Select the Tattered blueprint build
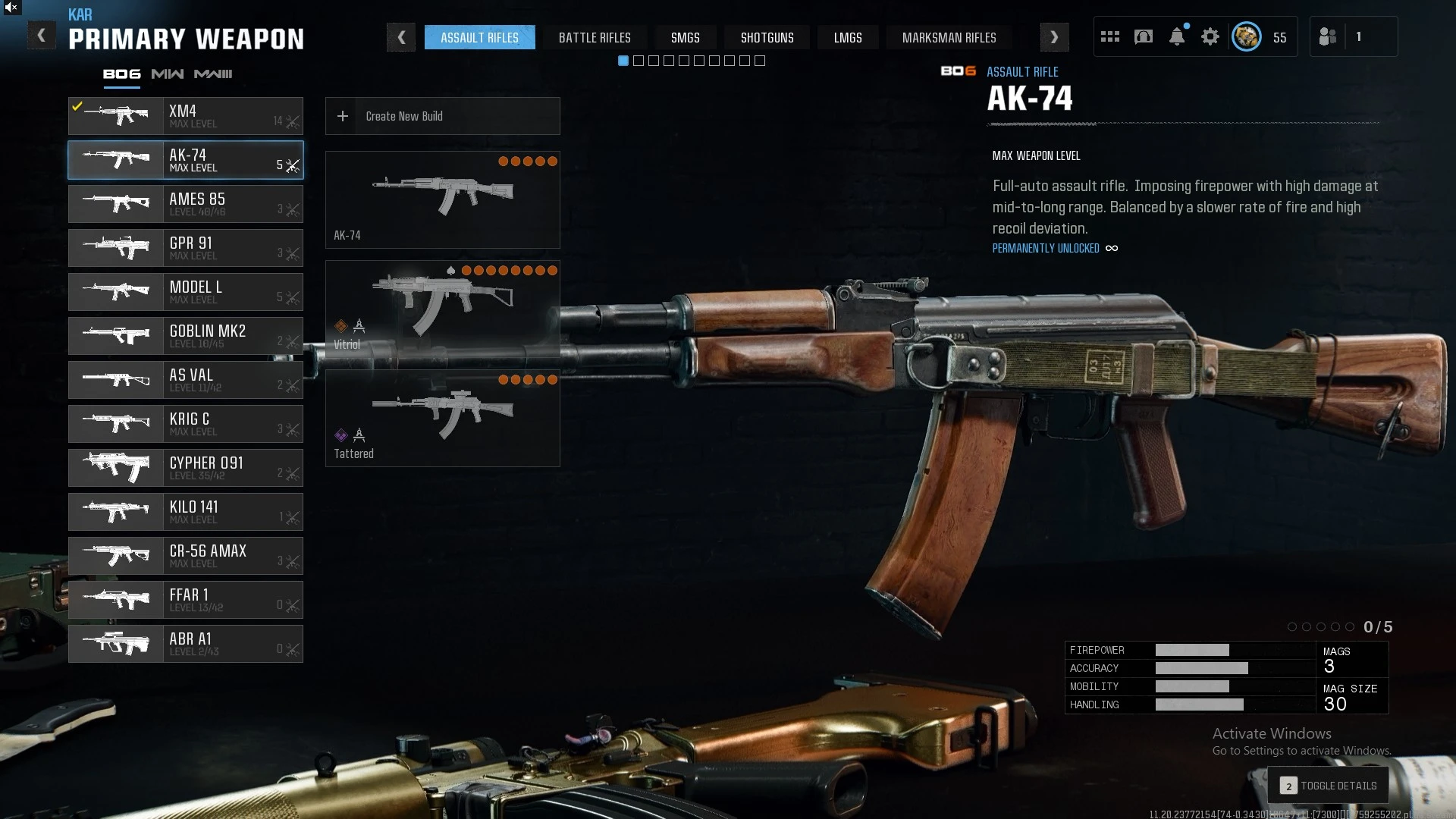 442,418
